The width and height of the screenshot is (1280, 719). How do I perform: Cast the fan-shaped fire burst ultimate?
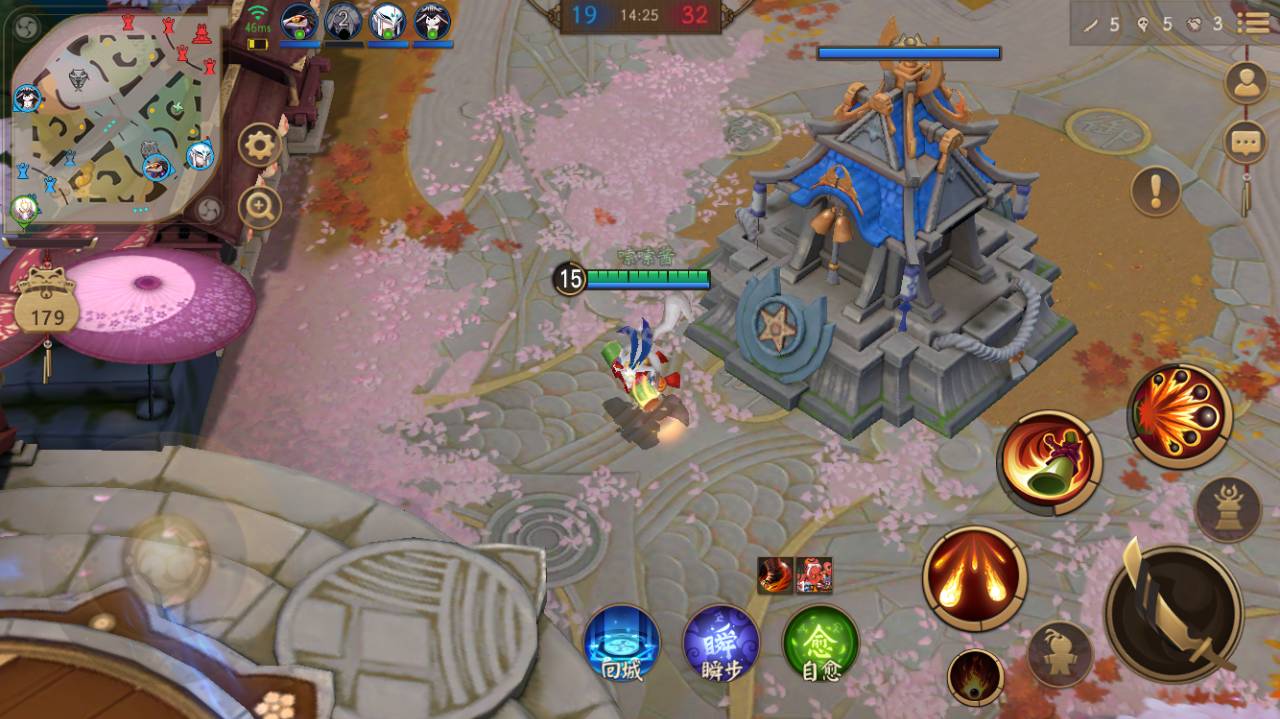[1180, 415]
